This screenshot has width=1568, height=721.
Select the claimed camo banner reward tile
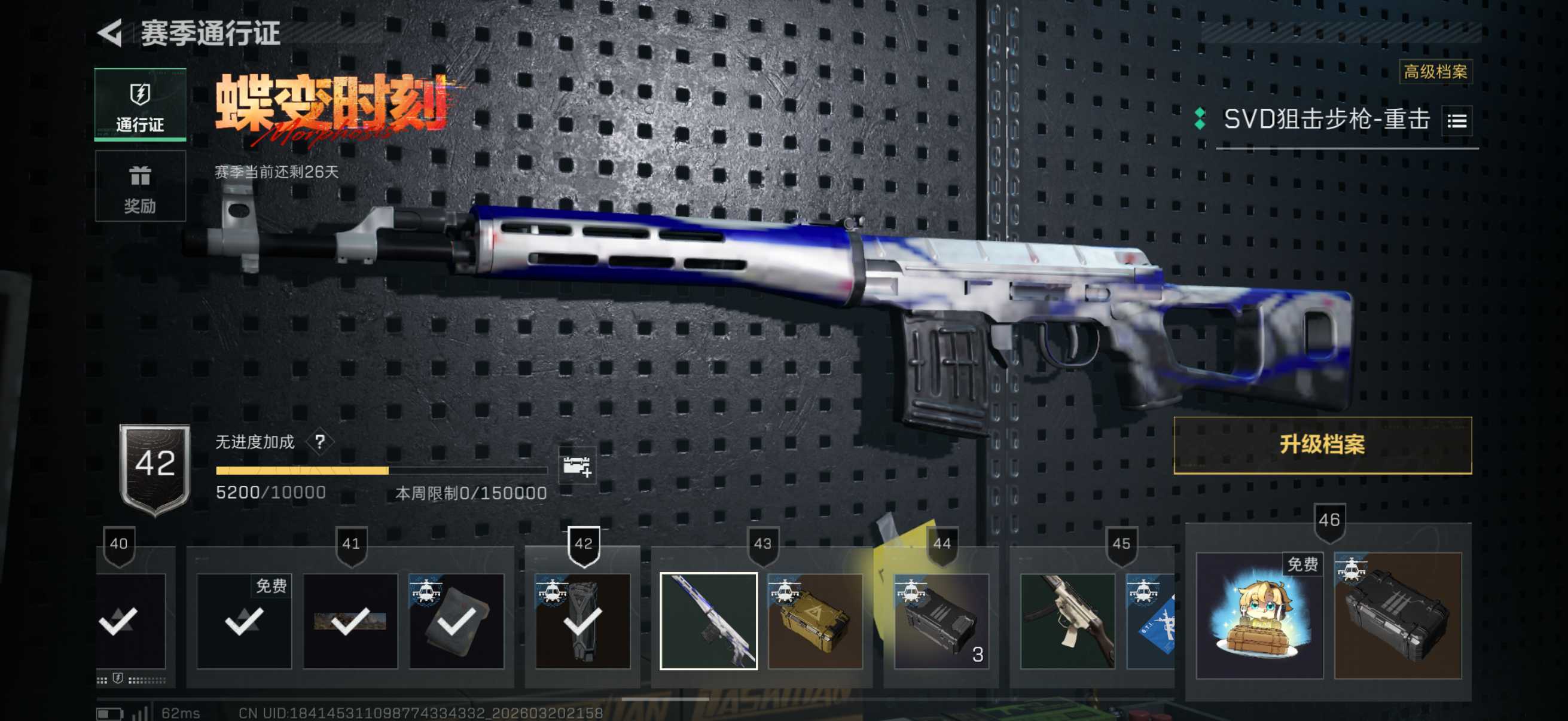coord(350,621)
